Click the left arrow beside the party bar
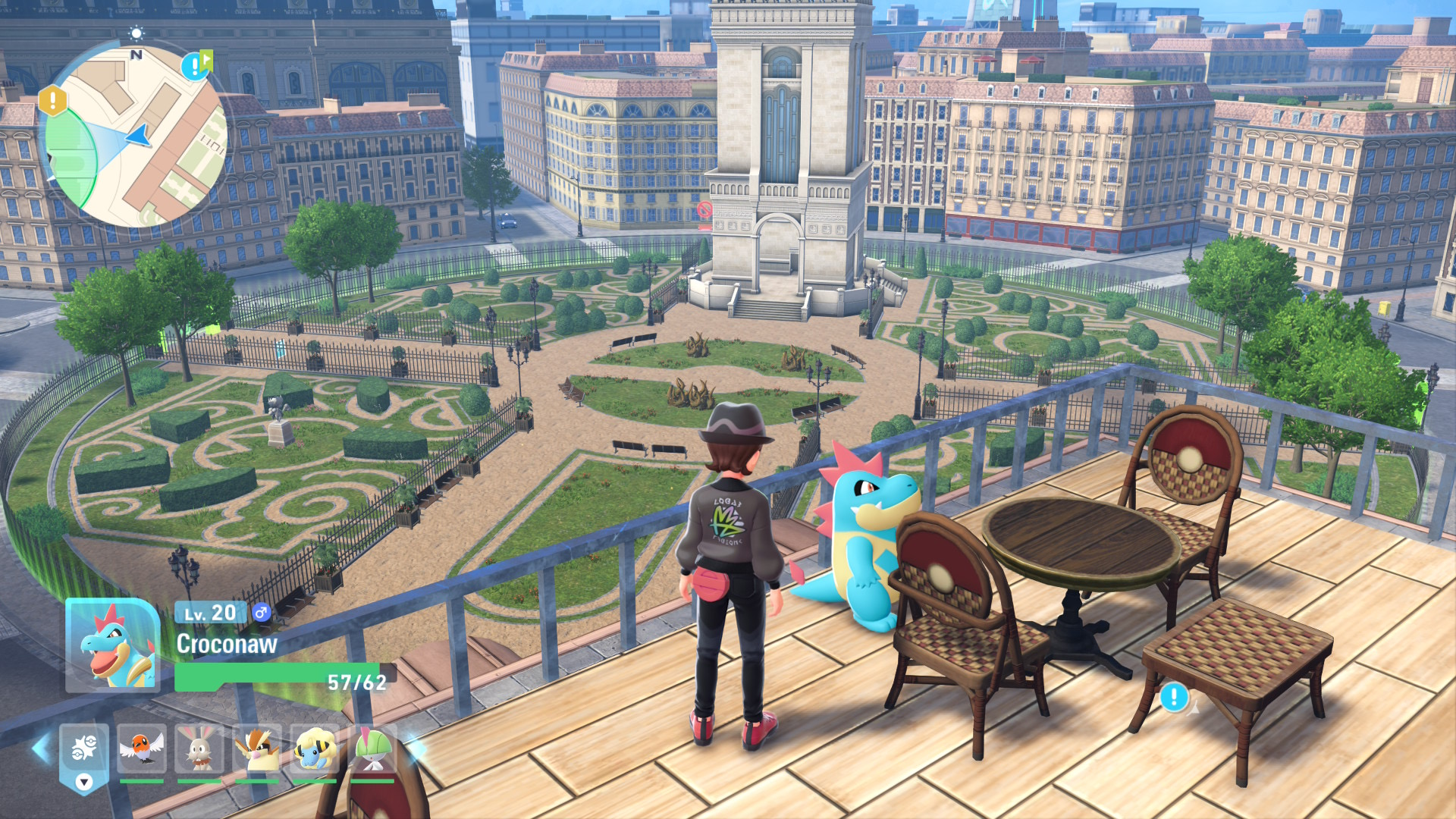The image size is (1456, 819). coord(40,748)
